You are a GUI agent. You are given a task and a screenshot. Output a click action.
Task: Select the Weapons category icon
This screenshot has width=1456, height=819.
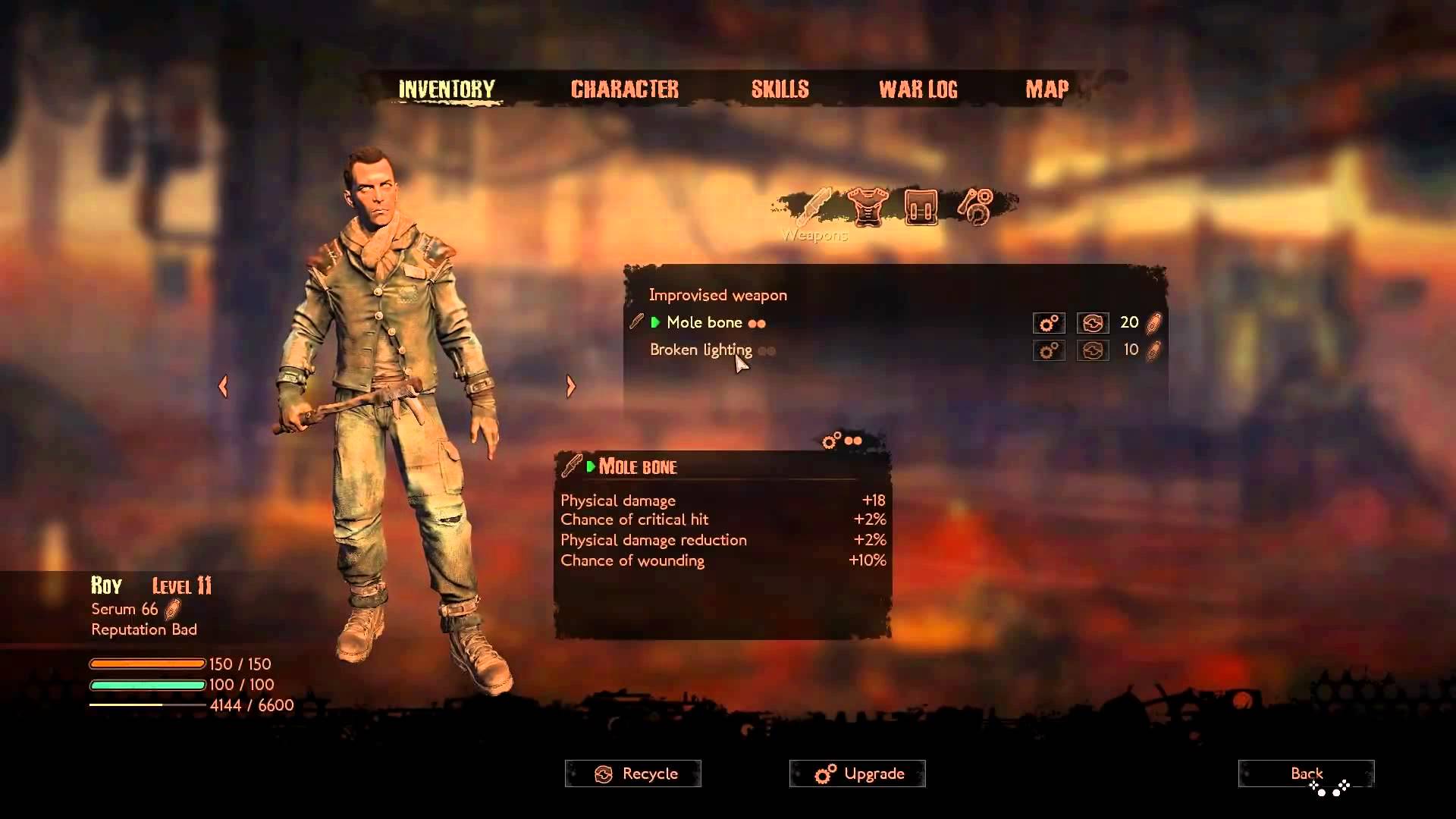point(814,206)
